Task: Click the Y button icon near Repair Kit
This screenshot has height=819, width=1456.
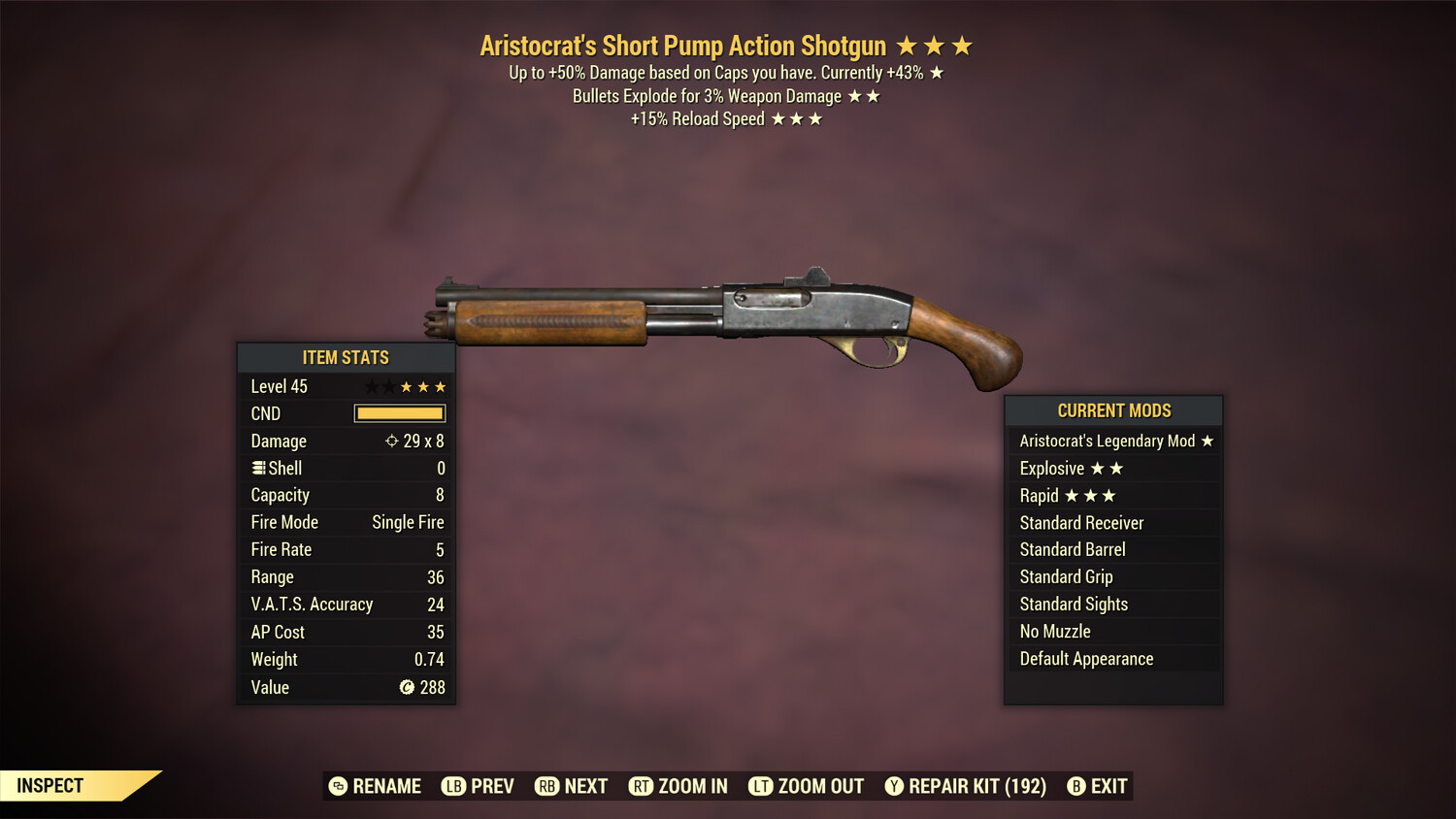Action: click(894, 786)
